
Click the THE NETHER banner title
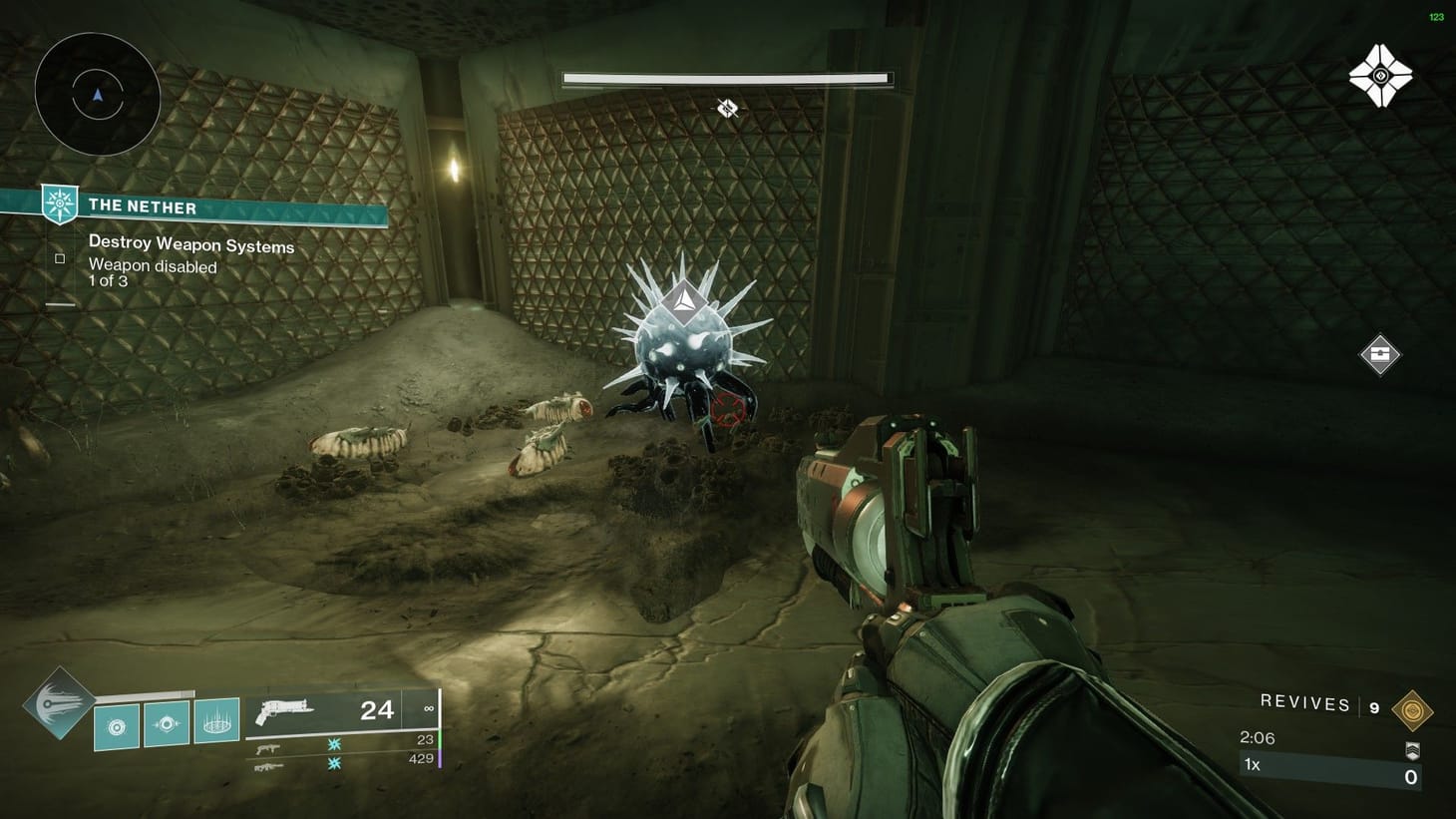(143, 205)
